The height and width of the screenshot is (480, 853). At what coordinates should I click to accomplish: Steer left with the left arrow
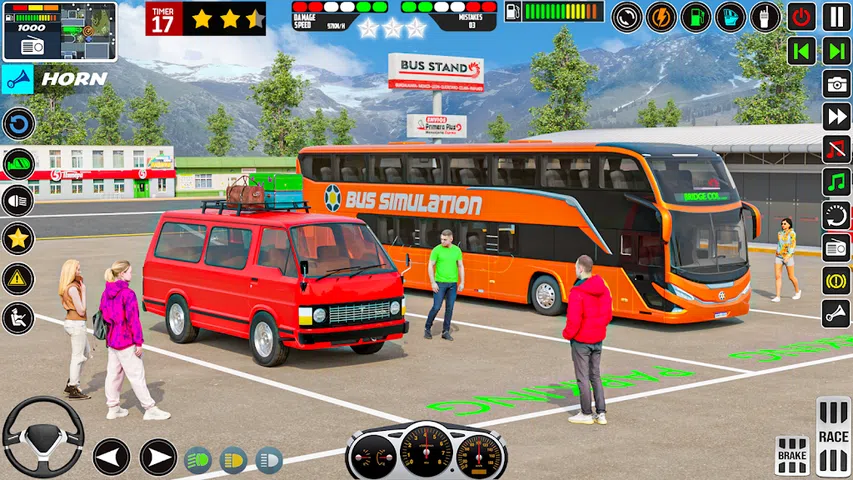pos(111,457)
